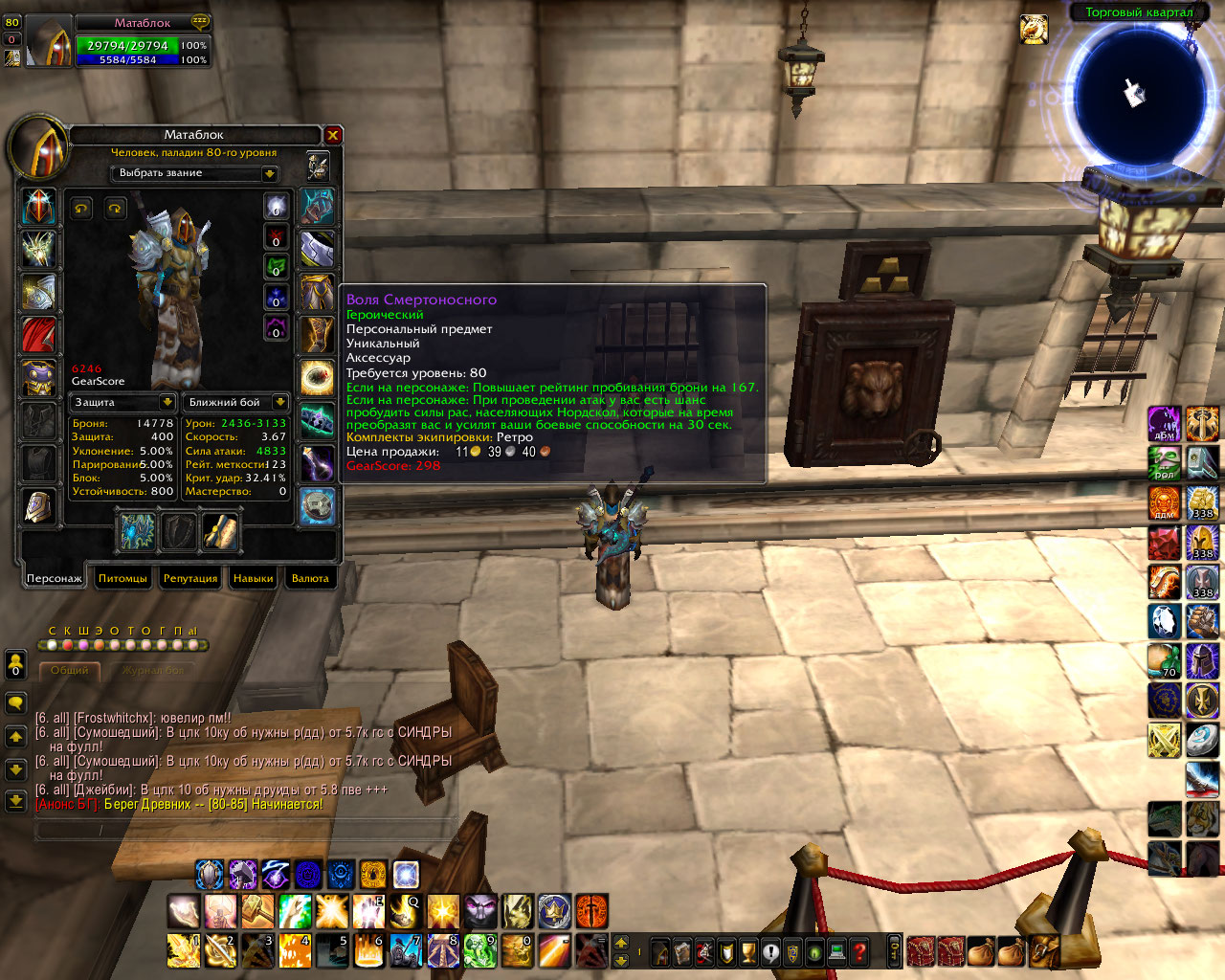Switch to the Питомцы tab
Viewport: 1225px width, 980px height.
tap(122, 578)
